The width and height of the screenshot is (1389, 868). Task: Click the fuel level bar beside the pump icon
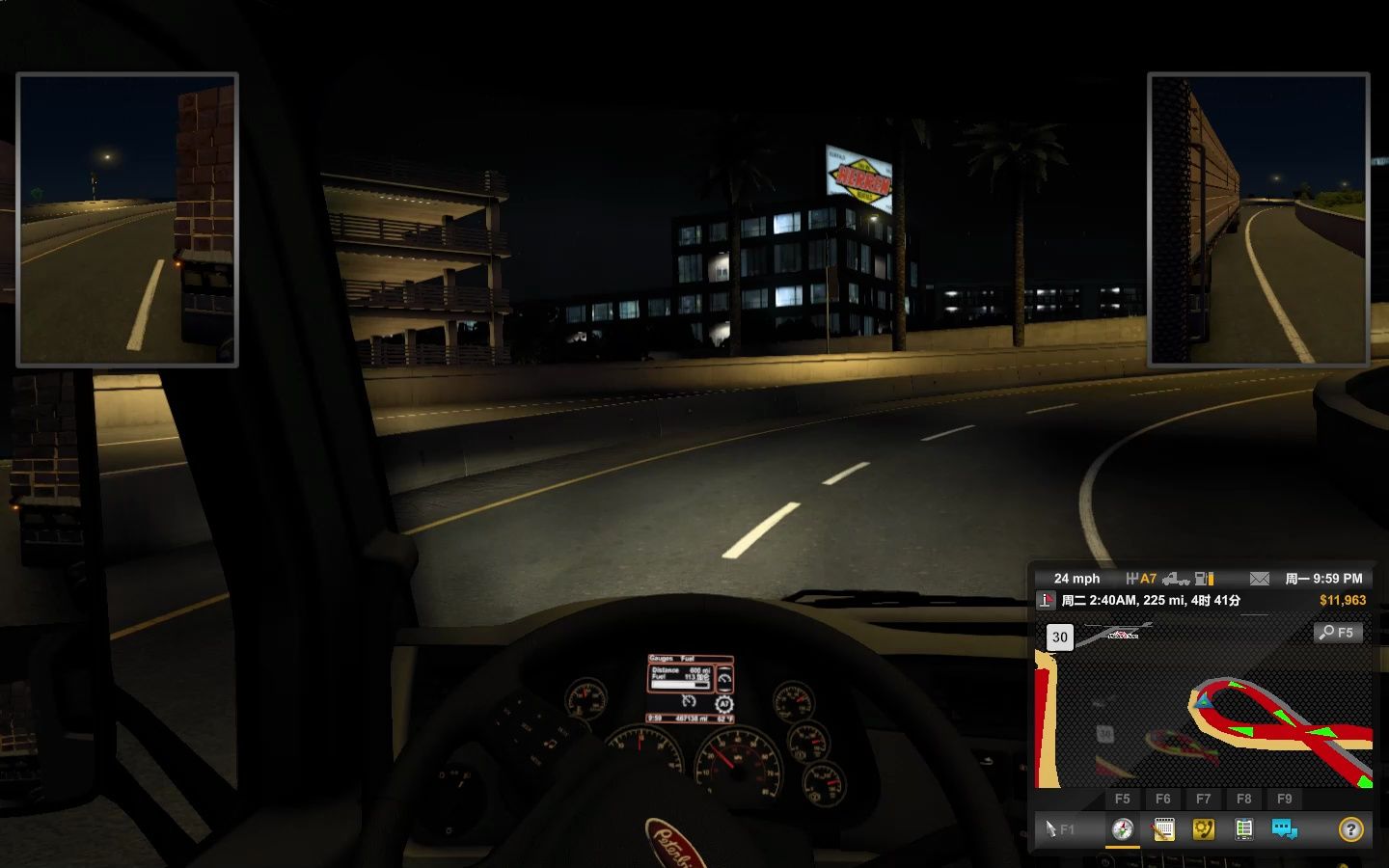click(1211, 579)
